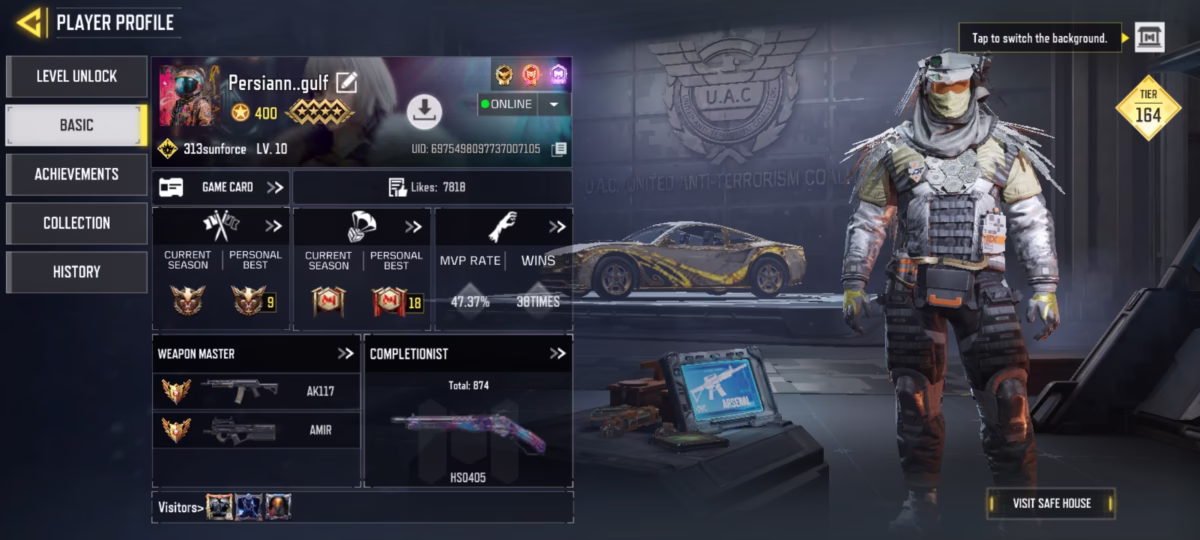
Task: Tap the switch background button
Action: pyautogui.click(x=1150, y=38)
